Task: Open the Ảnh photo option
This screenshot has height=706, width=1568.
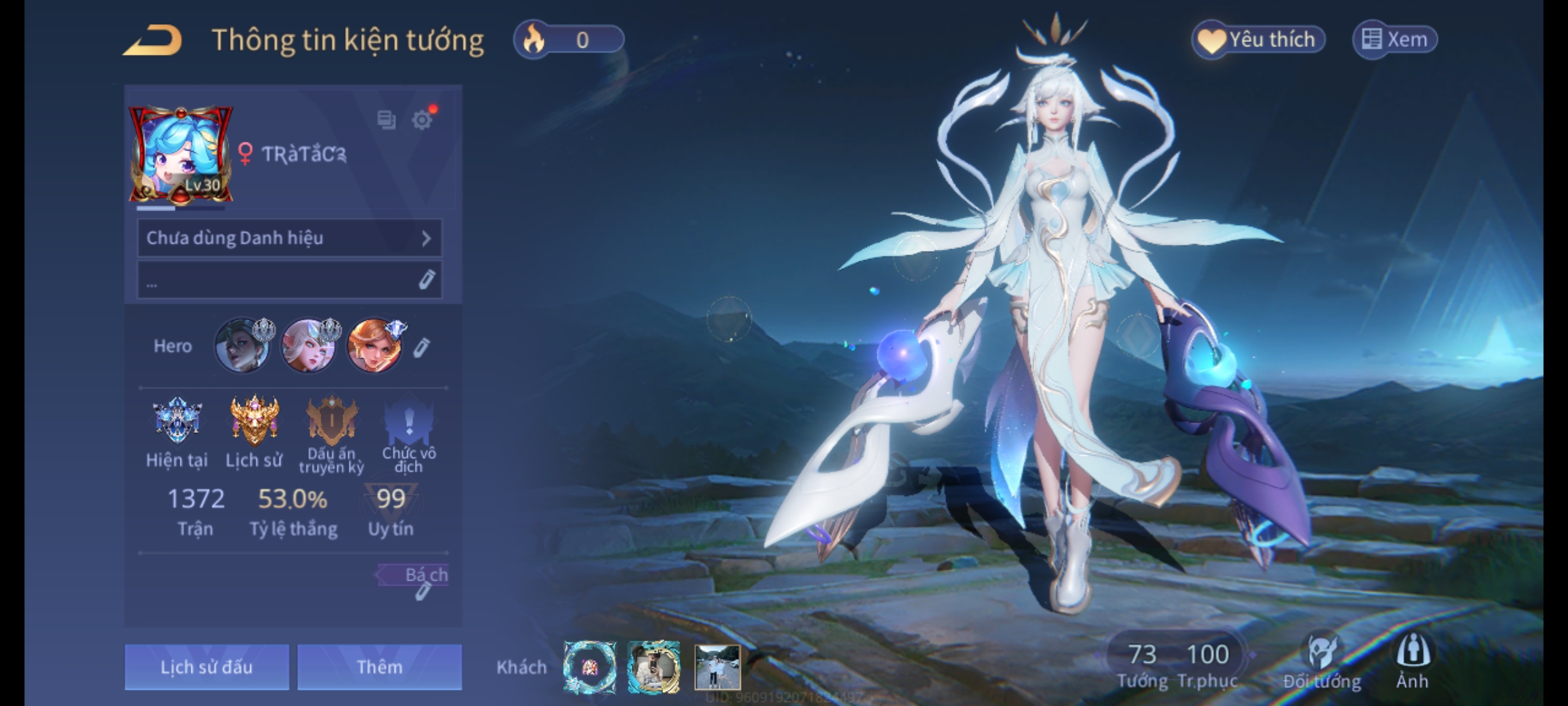Action: (1413, 660)
